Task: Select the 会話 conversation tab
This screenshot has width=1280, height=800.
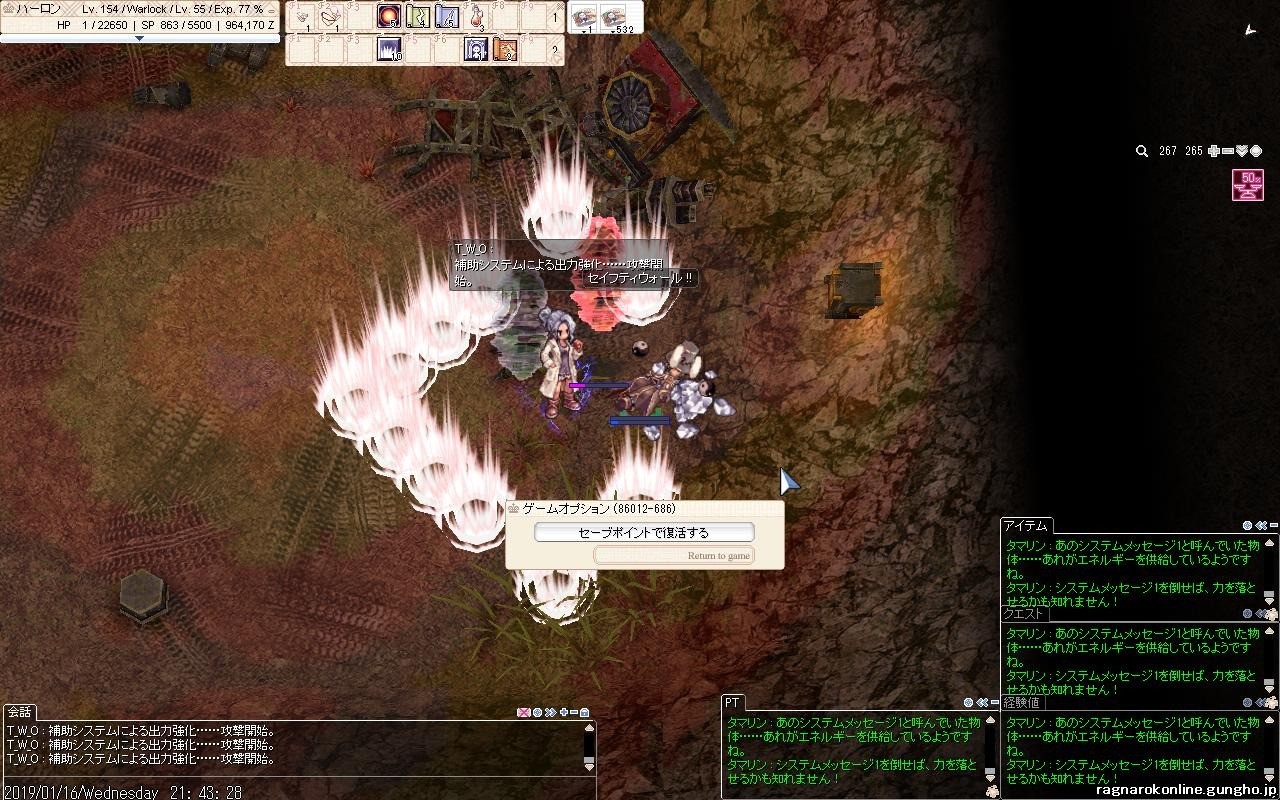Action: (x=20, y=712)
